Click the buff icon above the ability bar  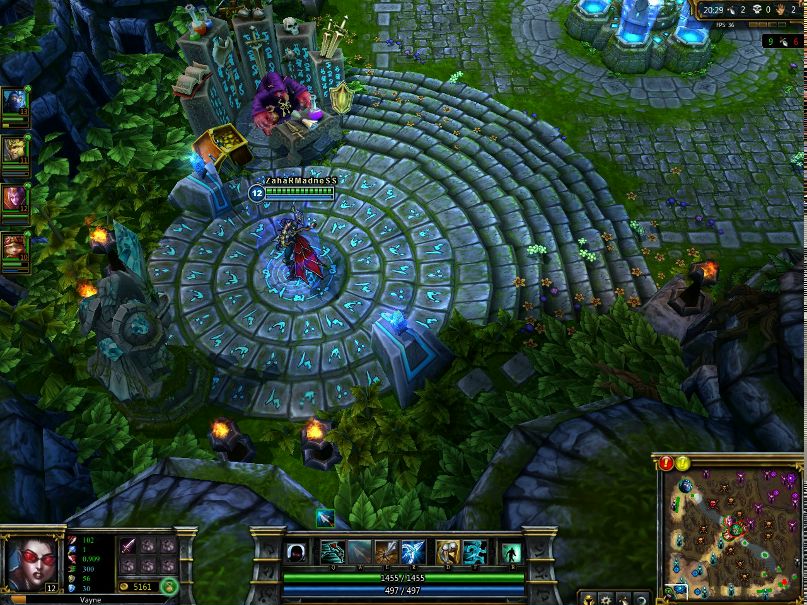[325, 517]
